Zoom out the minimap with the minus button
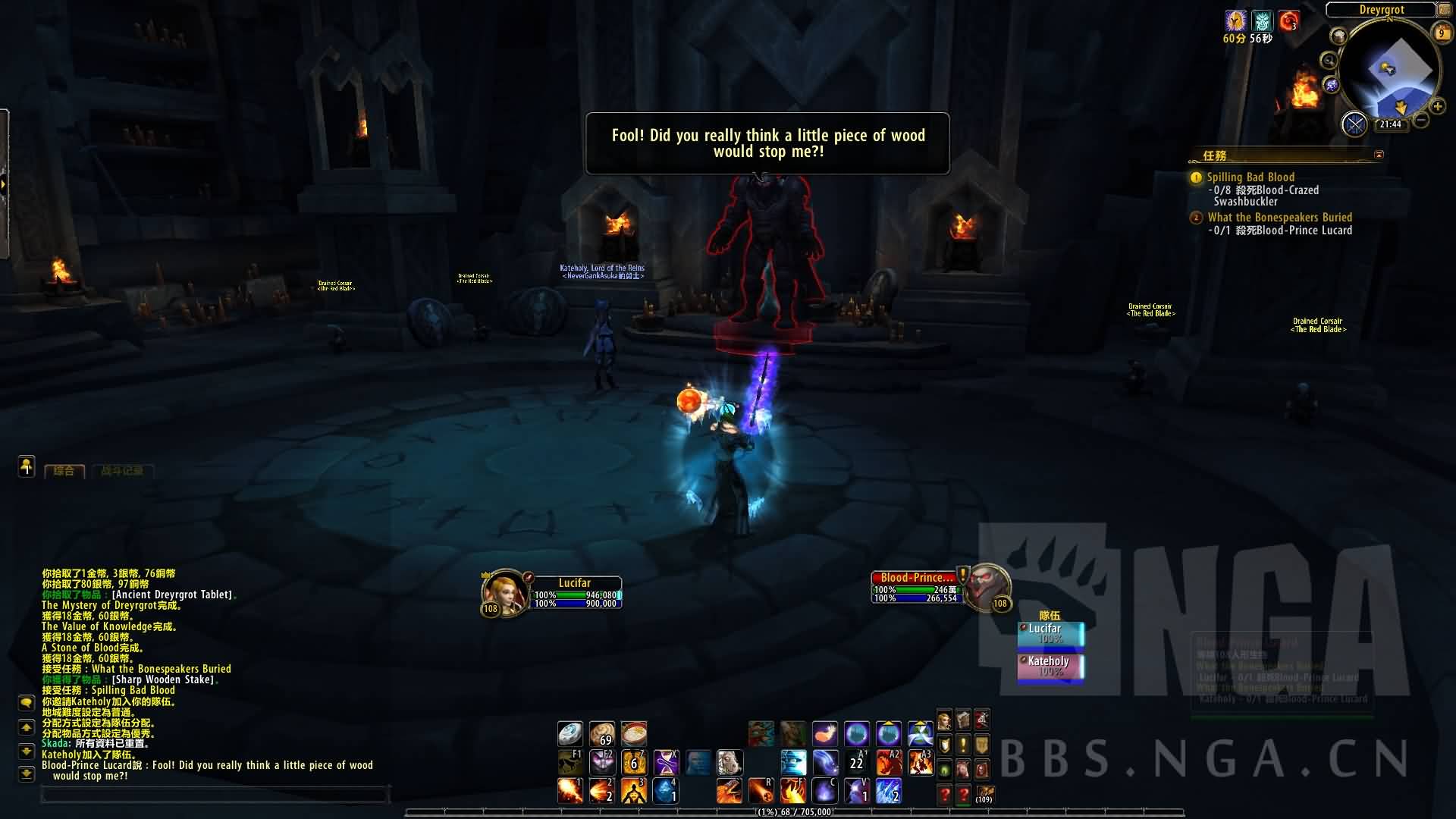This screenshot has width=1456, height=819. (x=1422, y=120)
